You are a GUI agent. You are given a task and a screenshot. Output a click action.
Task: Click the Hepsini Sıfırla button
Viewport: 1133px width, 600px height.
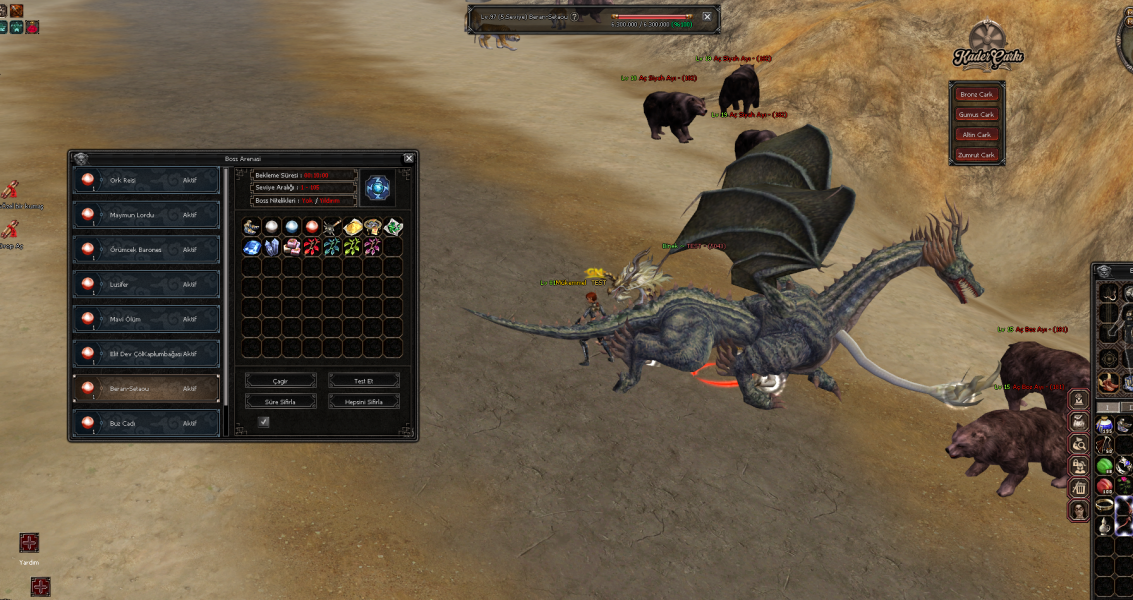(363, 401)
